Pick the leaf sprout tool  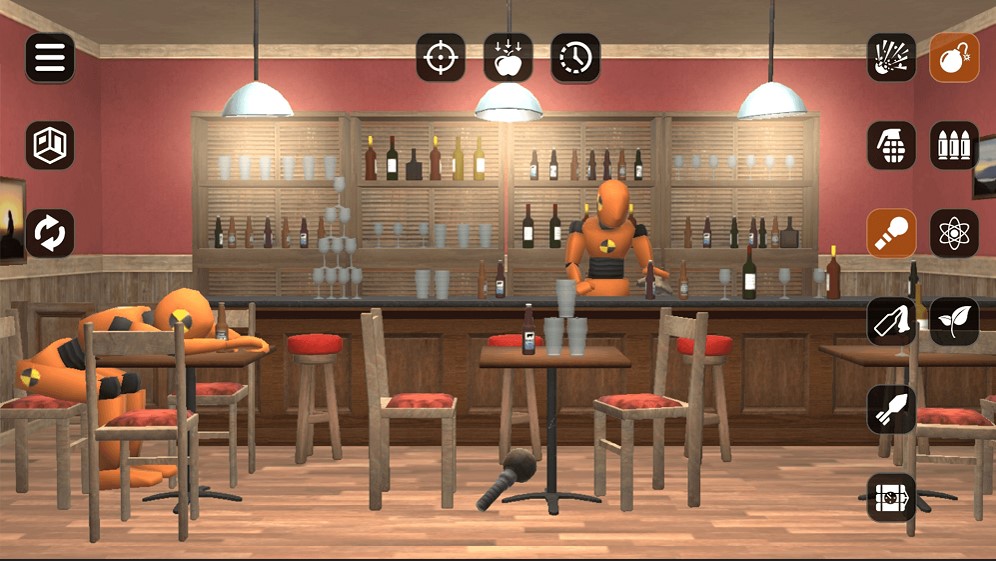[x=954, y=321]
